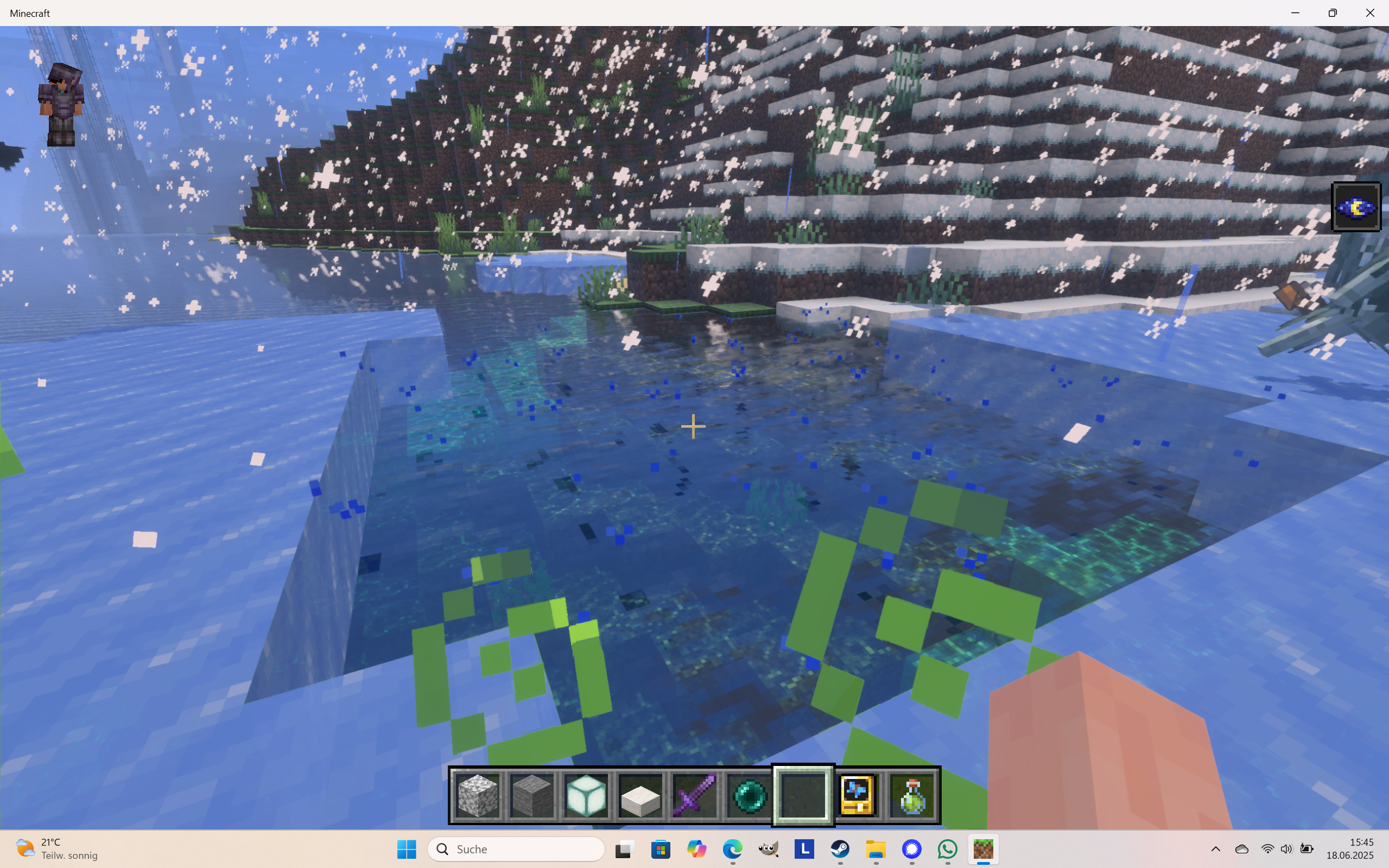Open Microsoft Edge from the taskbar
Image resolution: width=1389 pixels, height=868 pixels.
(733, 850)
